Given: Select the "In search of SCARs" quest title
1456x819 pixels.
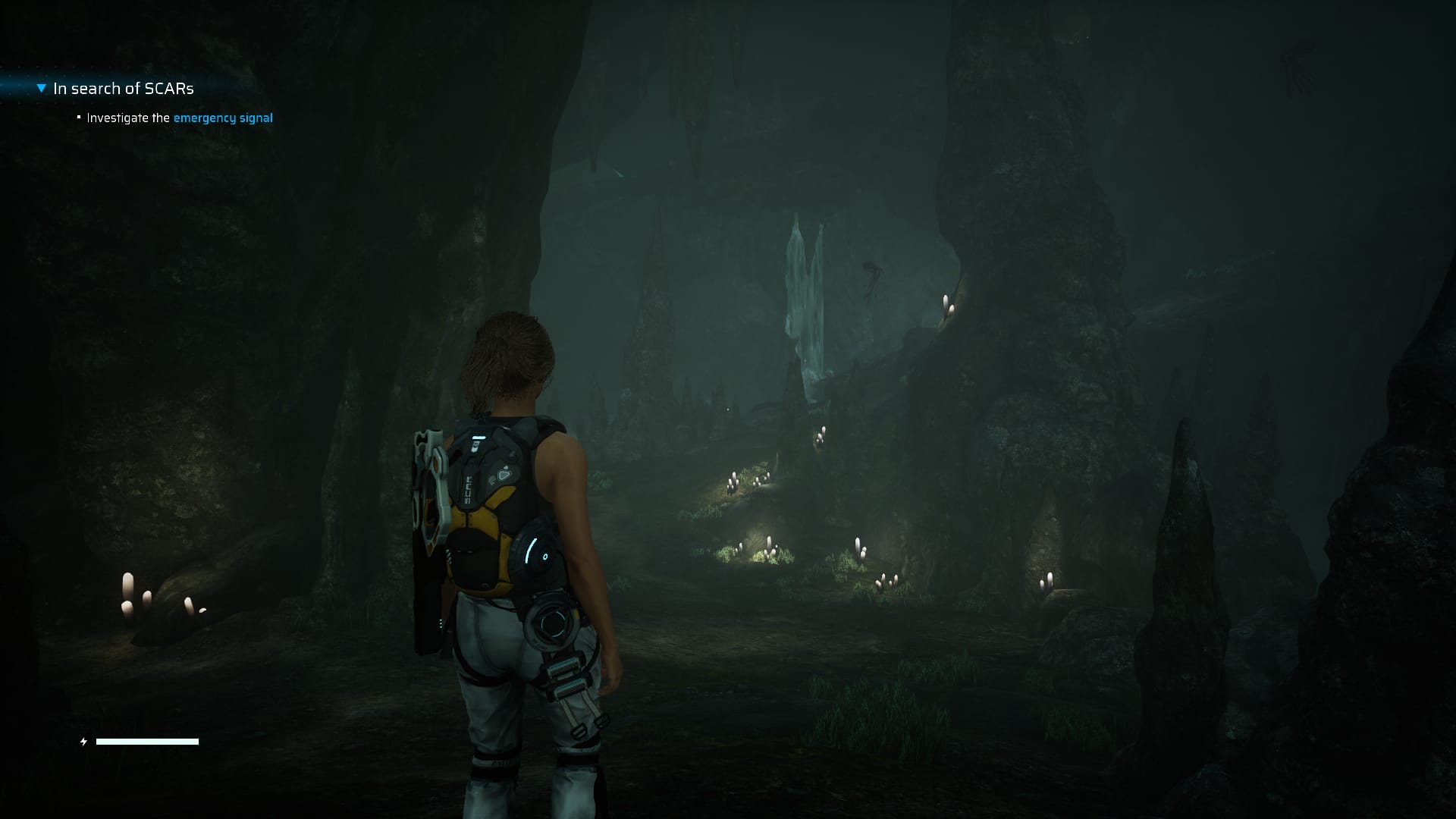Looking at the screenshot, I should pyautogui.click(x=124, y=89).
